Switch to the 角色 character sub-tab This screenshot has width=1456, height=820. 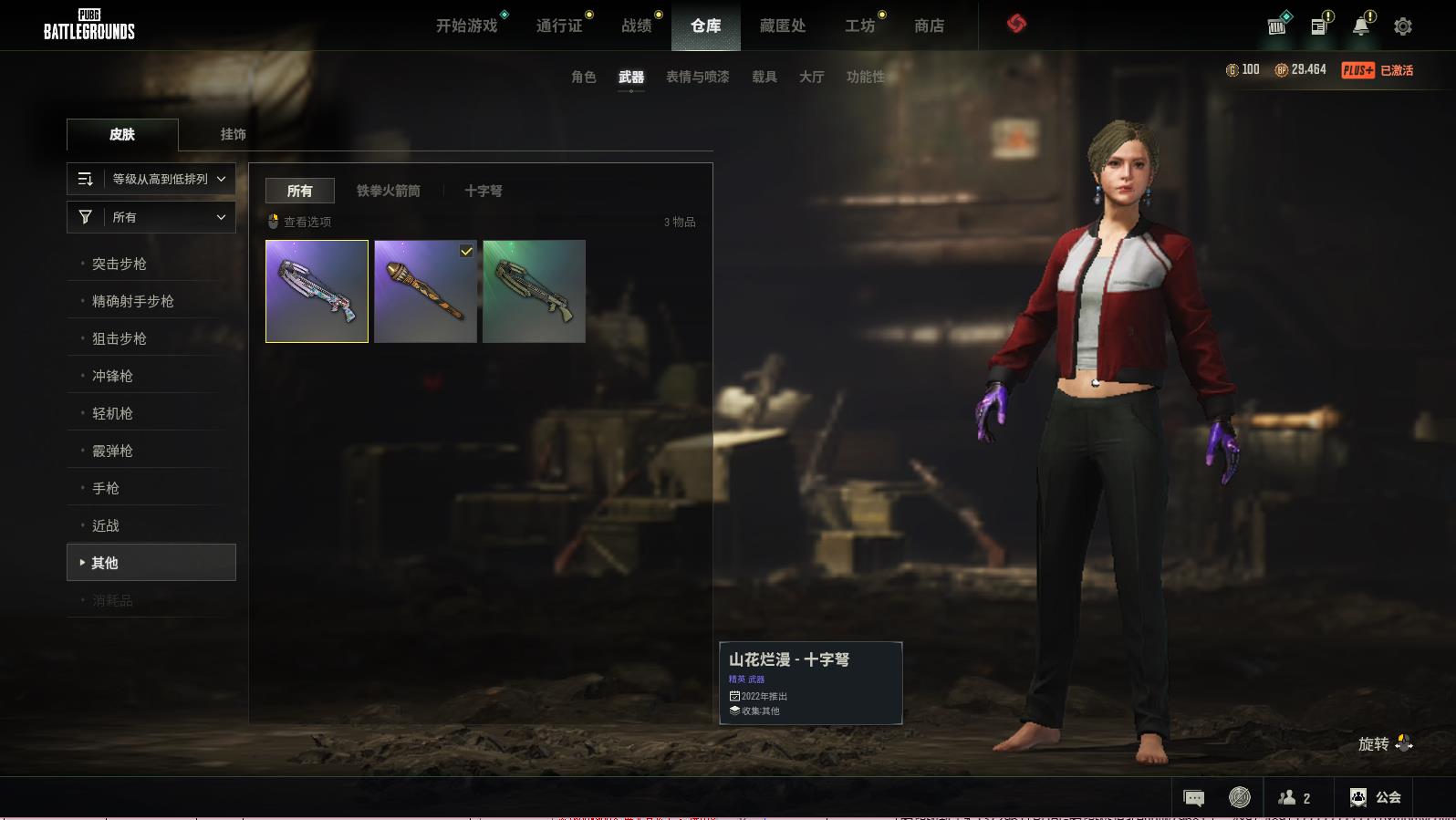(x=583, y=77)
